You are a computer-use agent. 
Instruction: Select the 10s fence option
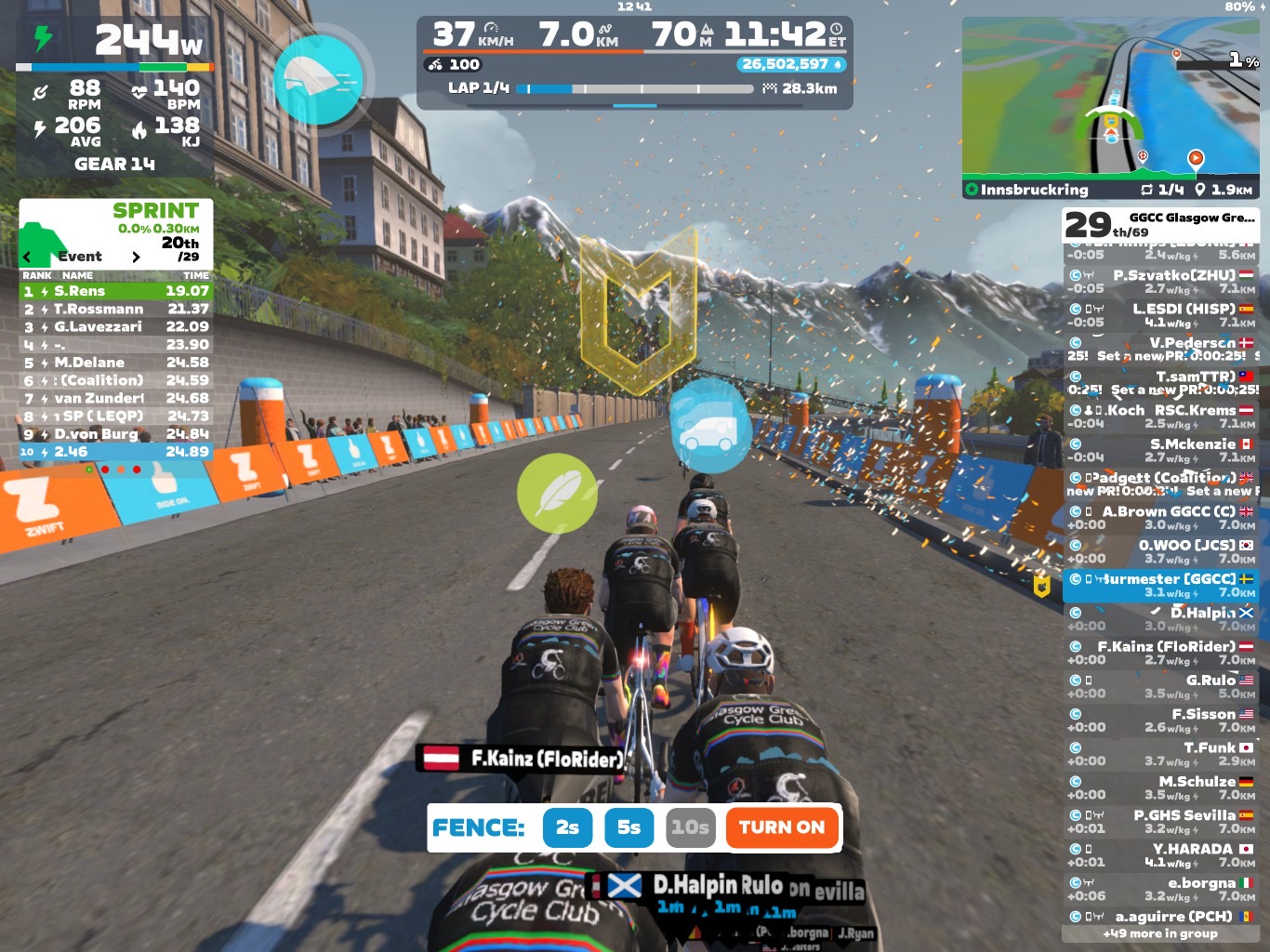(x=691, y=827)
